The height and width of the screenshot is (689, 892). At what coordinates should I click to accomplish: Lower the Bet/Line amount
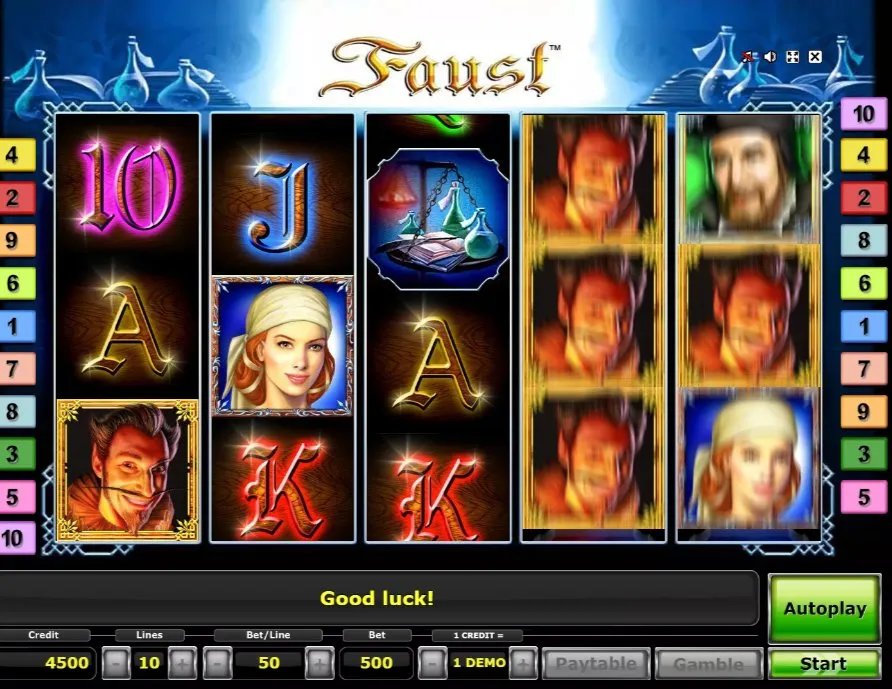(x=218, y=663)
